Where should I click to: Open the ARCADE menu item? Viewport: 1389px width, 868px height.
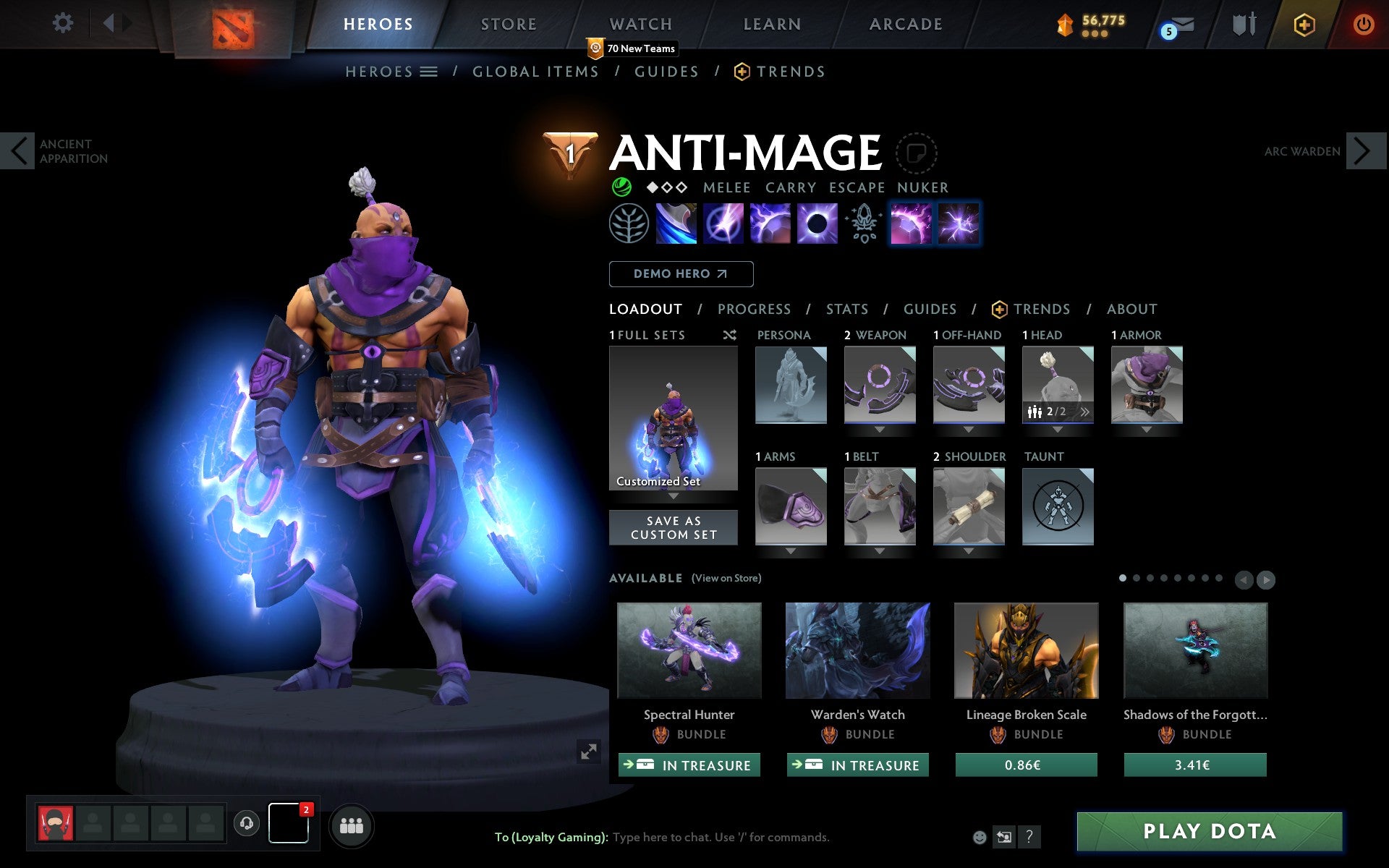coord(905,24)
